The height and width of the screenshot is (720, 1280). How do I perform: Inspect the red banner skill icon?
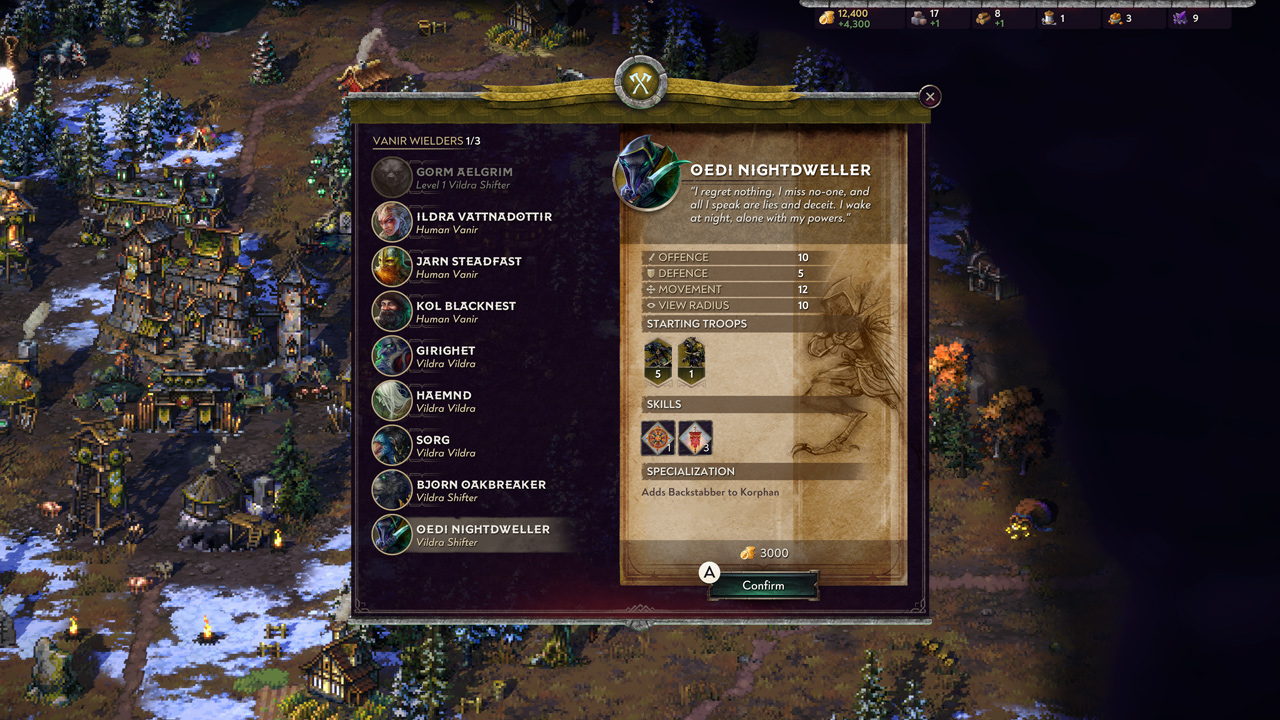697,437
